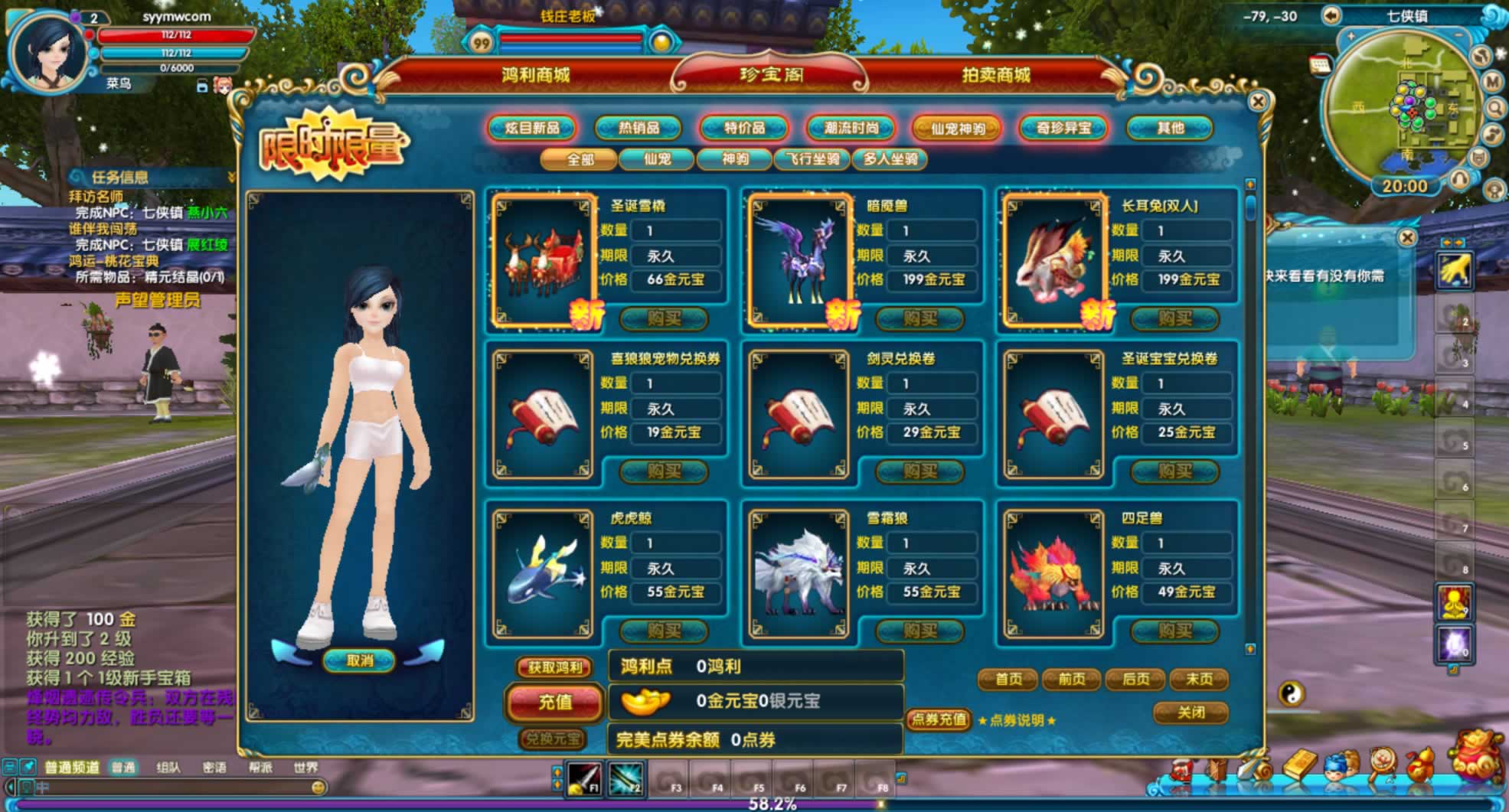Switch to the 鸿利商城 tab
1509x812 pixels.
click(535, 75)
